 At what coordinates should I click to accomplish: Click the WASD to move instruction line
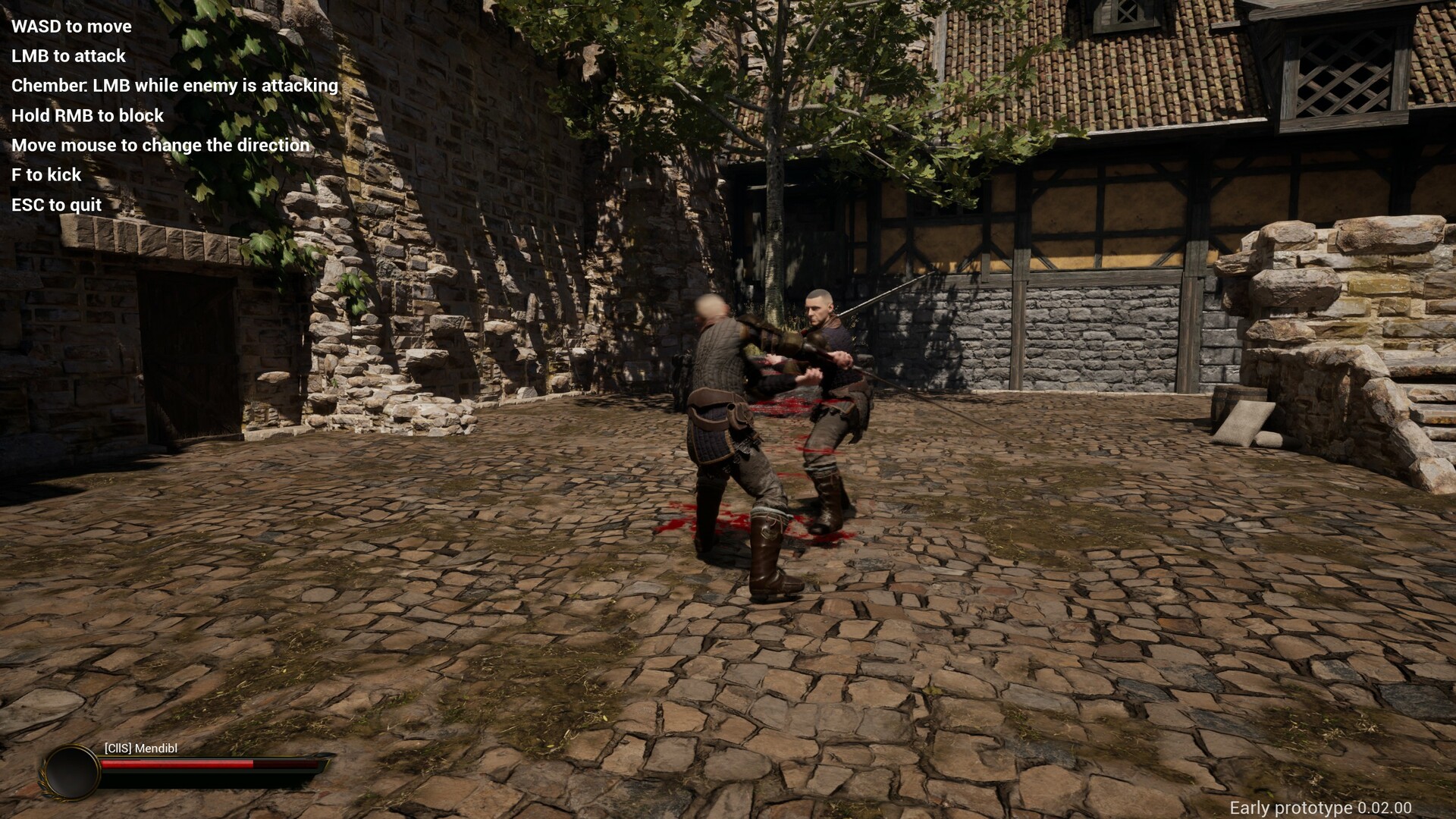tap(71, 27)
